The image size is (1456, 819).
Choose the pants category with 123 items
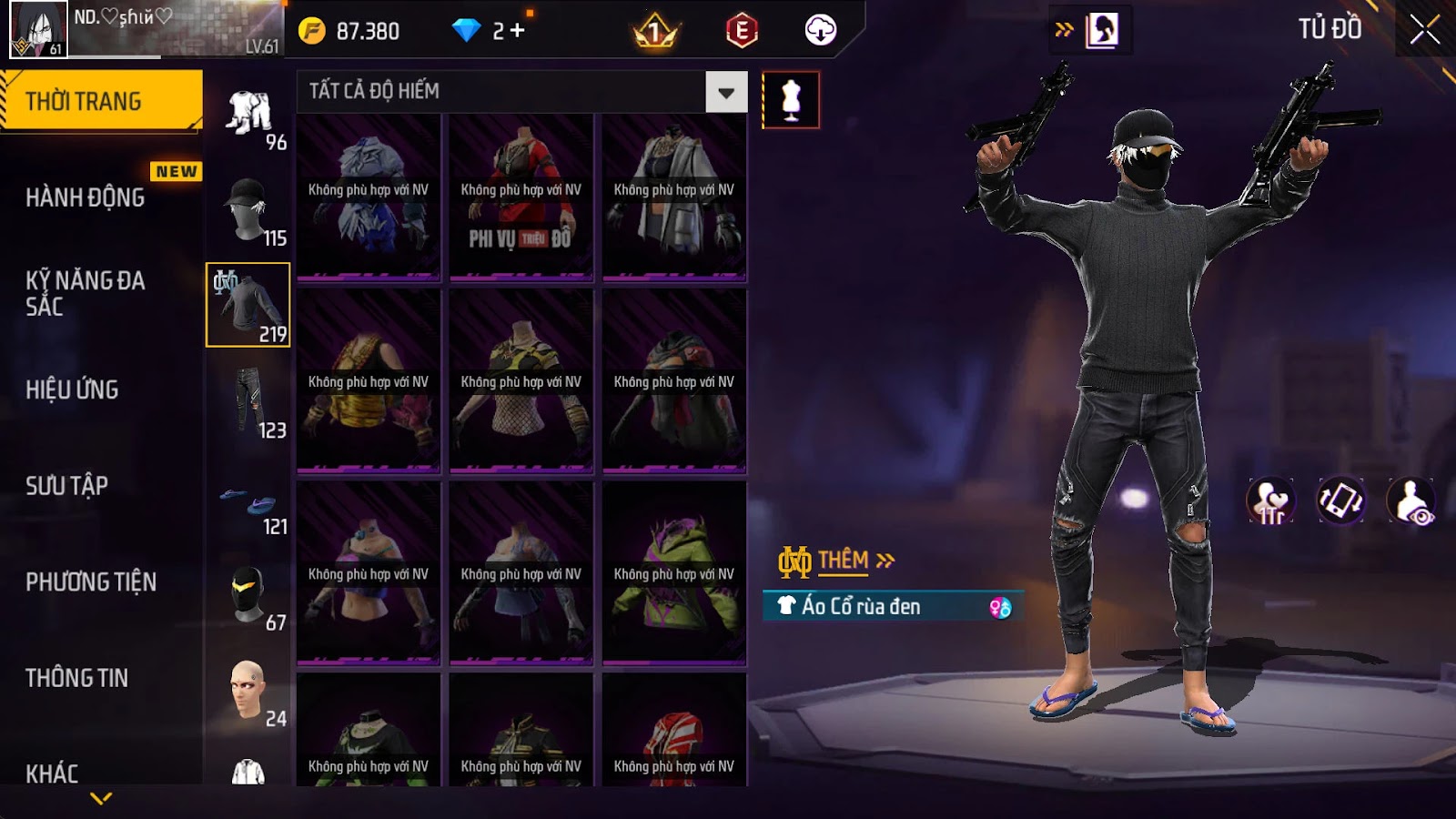248,402
